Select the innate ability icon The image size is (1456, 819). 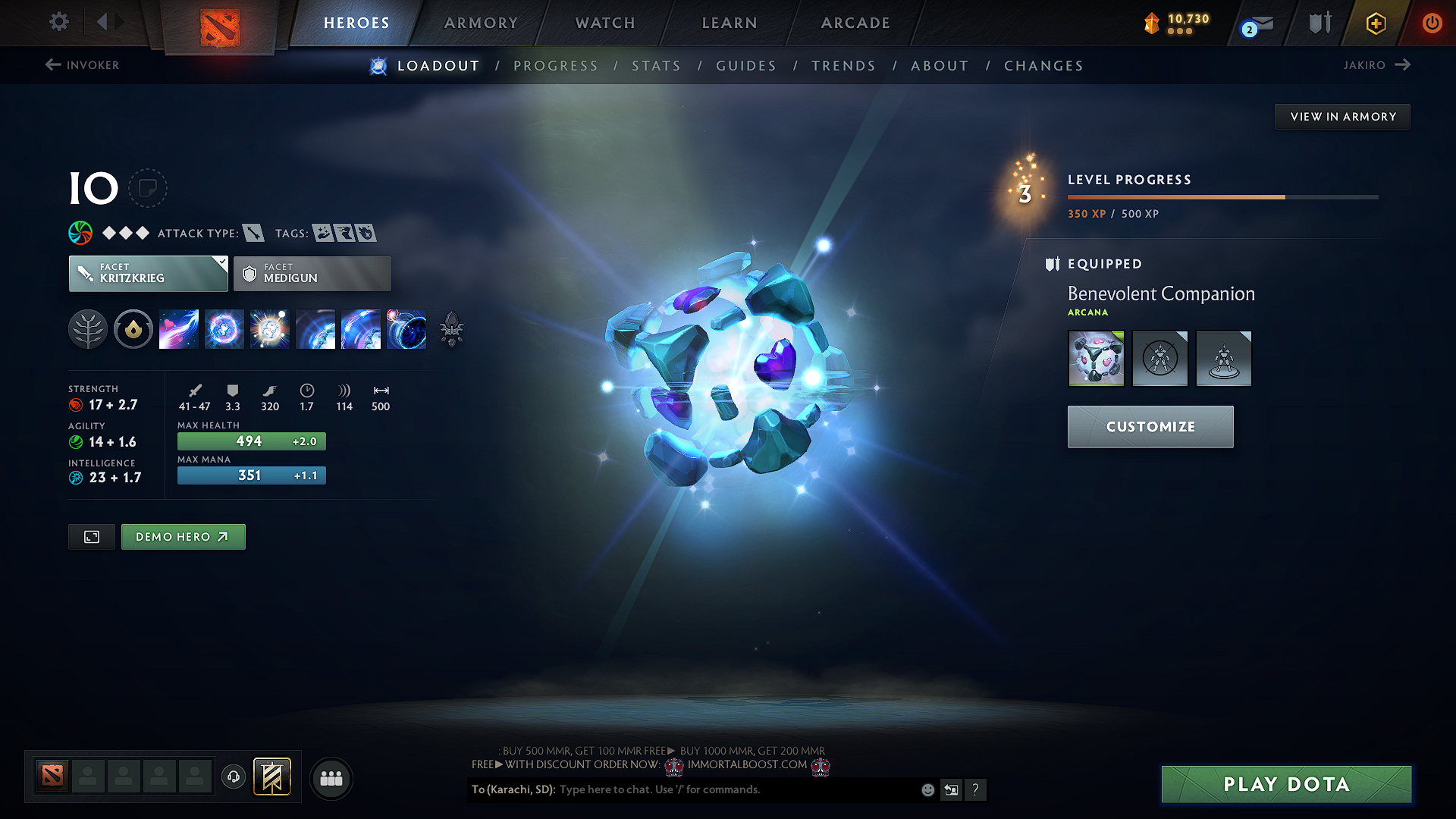[x=133, y=329]
